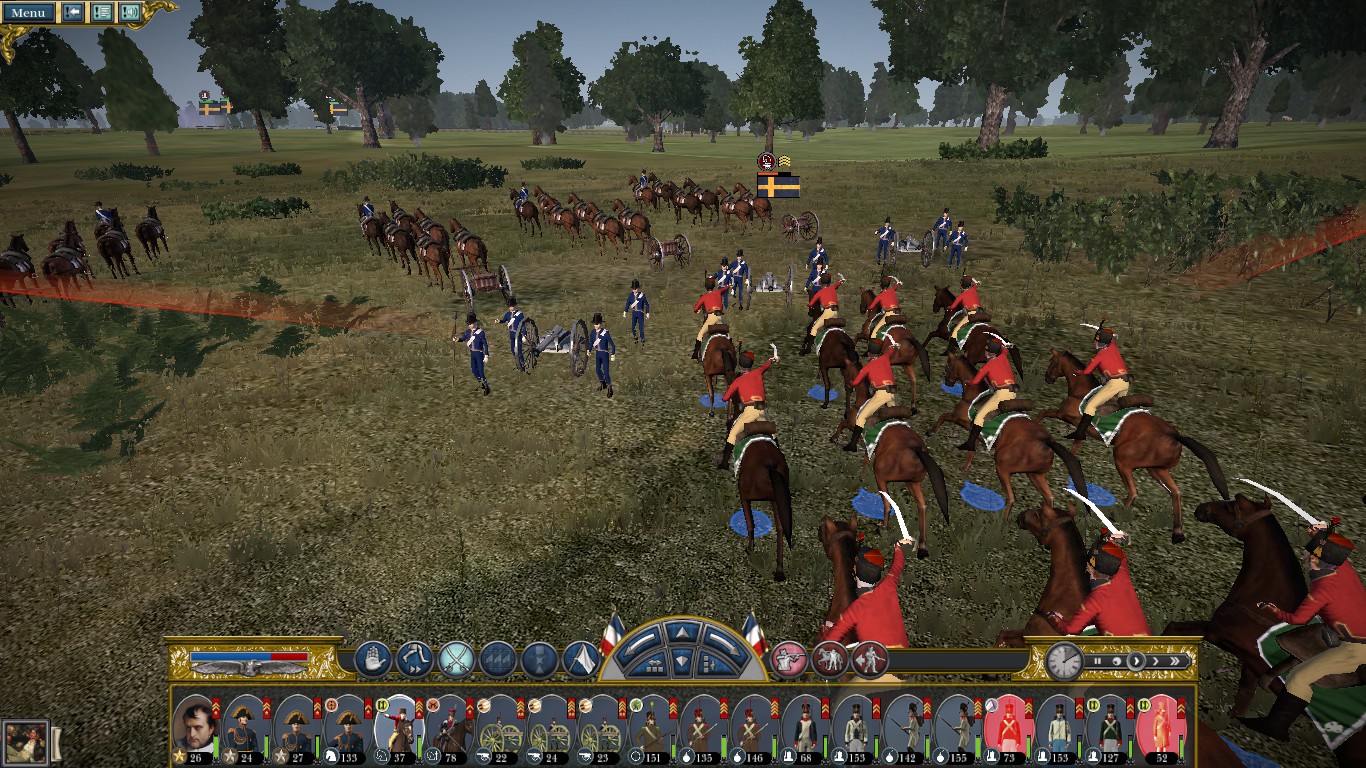
Task: Order withdraw with the white flag icon
Action: pos(581,660)
